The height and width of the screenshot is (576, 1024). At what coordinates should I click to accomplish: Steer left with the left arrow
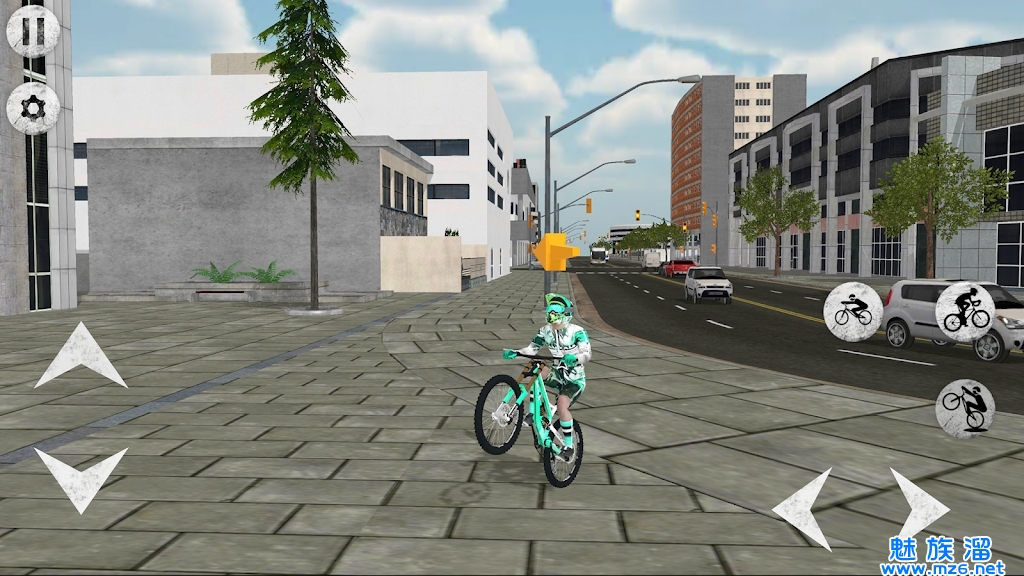804,507
